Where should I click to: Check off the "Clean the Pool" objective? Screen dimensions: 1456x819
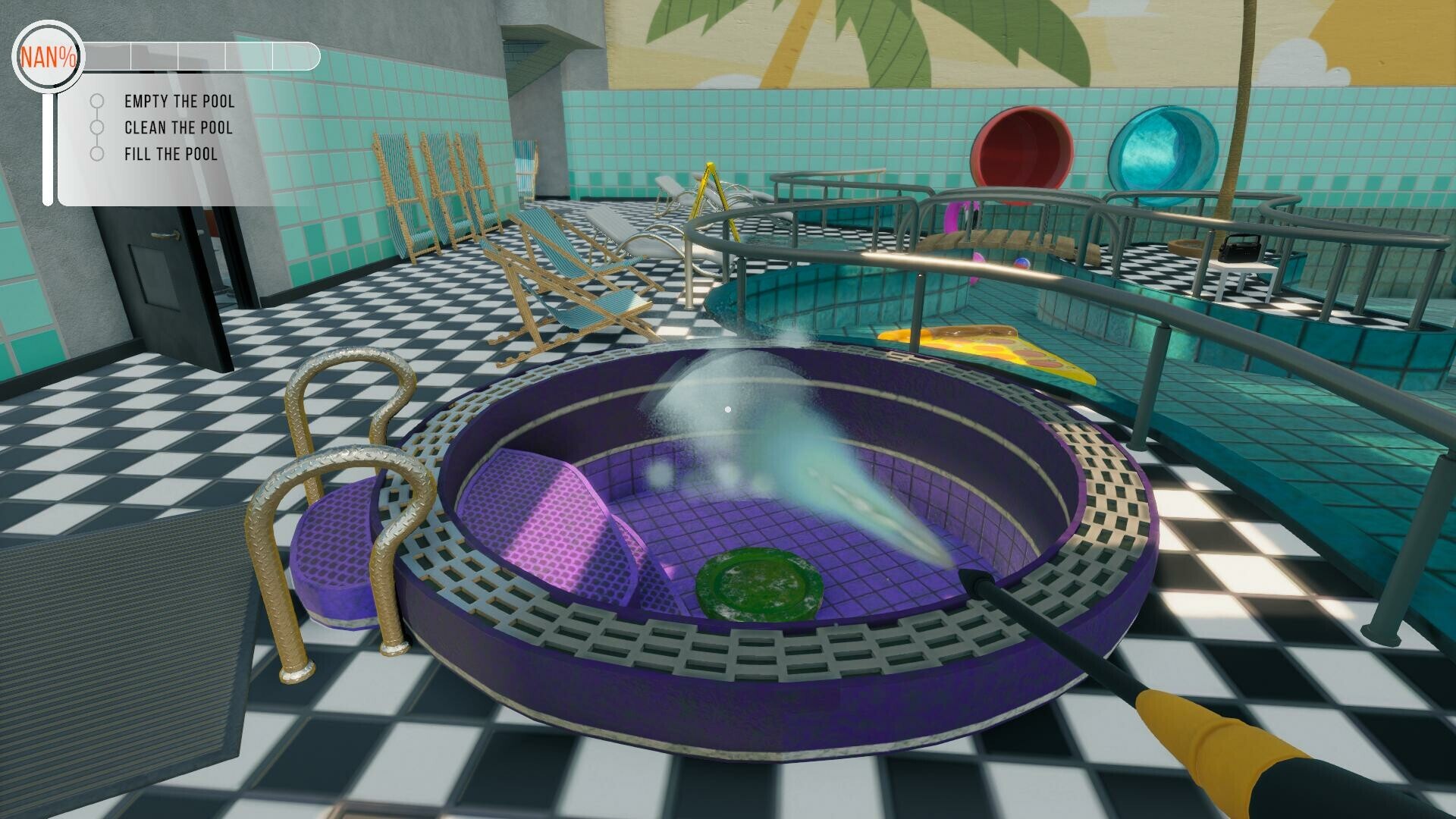tap(97, 128)
